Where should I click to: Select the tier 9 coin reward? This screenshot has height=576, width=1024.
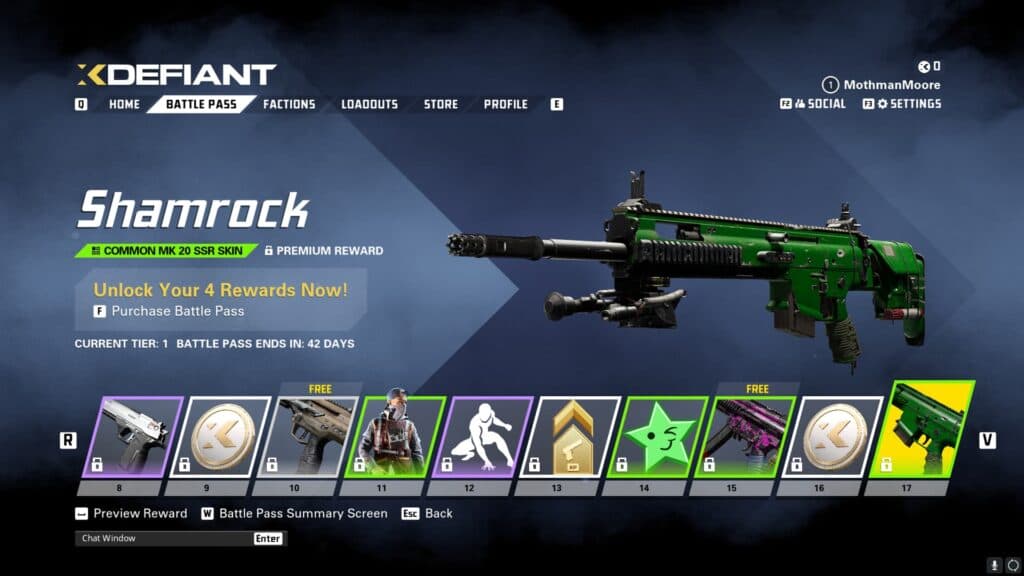(221, 436)
